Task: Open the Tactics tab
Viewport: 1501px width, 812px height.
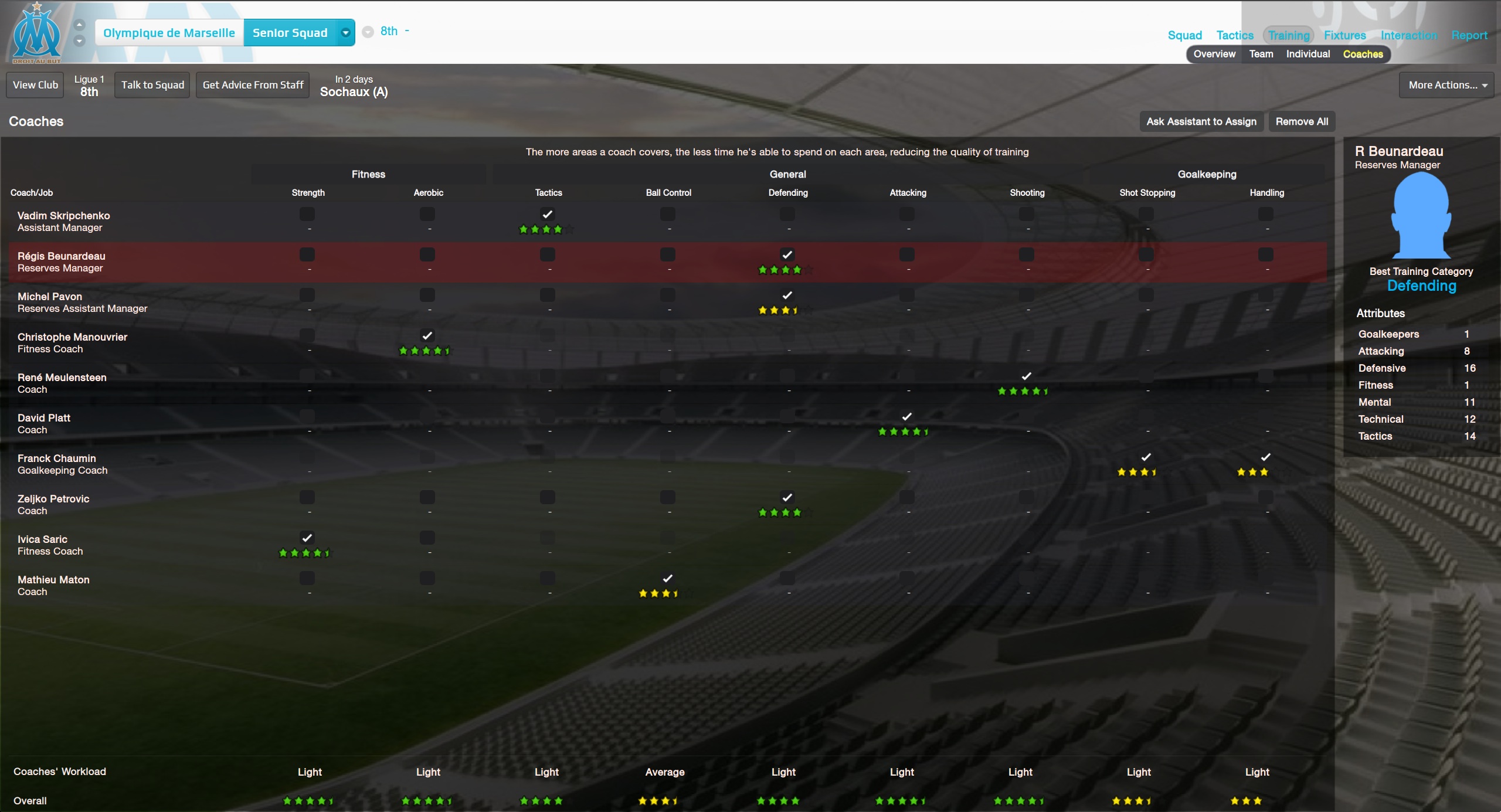Action: point(1234,35)
